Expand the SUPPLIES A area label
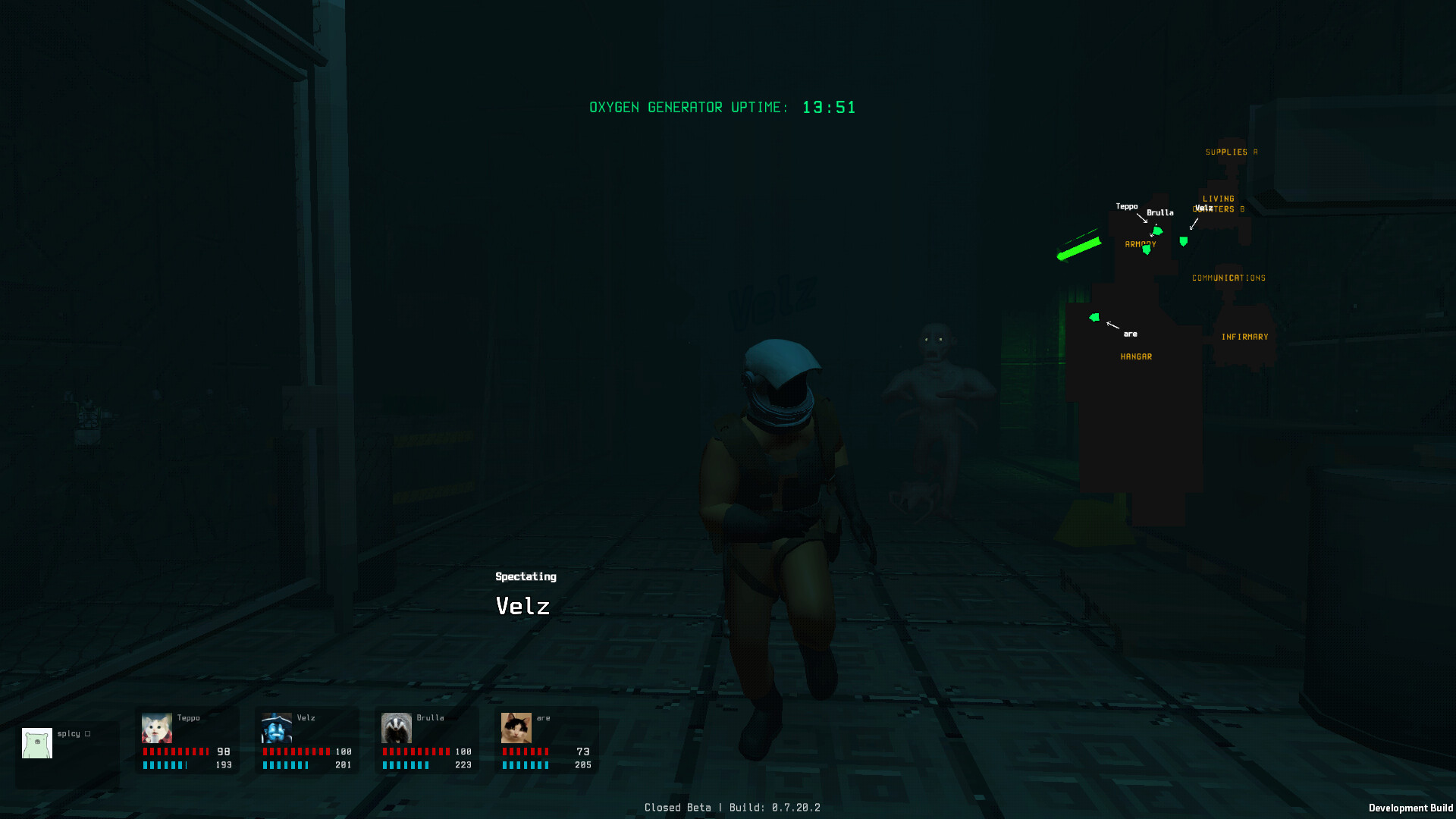The width and height of the screenshot is (1456, 819). pyautogui.click(x=1231, y=151)
